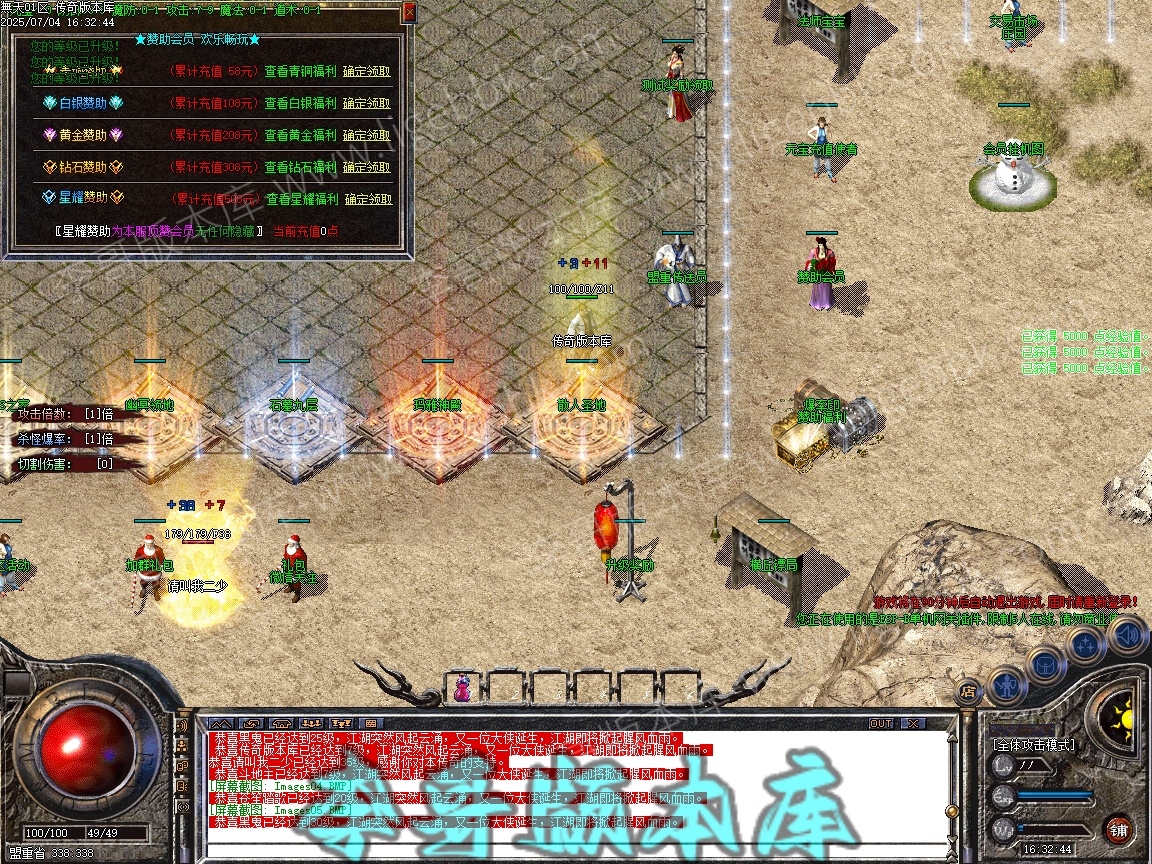This screenshot has width=1152, height=864.
Task: Confirm claiming the 星耀 sponsor tier
Action: click(368, 199)
